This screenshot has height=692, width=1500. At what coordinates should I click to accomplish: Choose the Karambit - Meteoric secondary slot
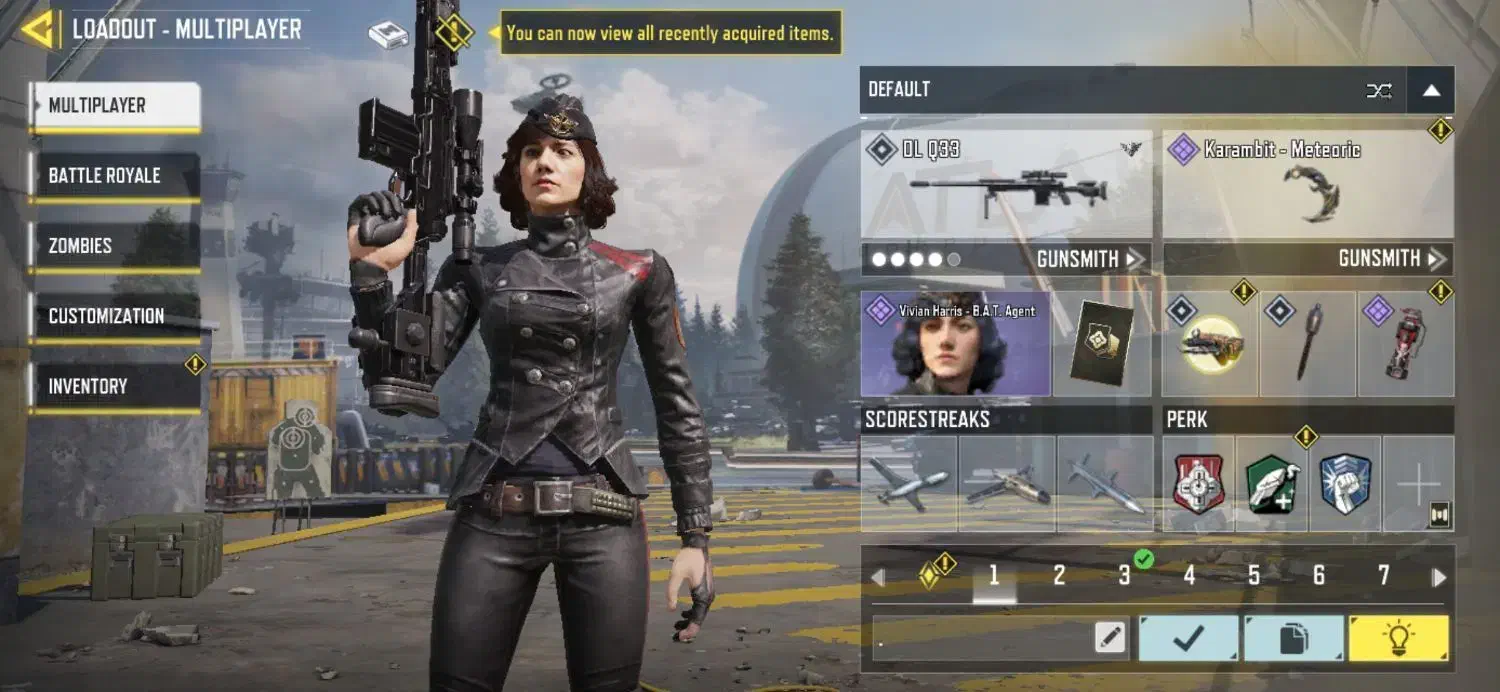(1308, 185)
